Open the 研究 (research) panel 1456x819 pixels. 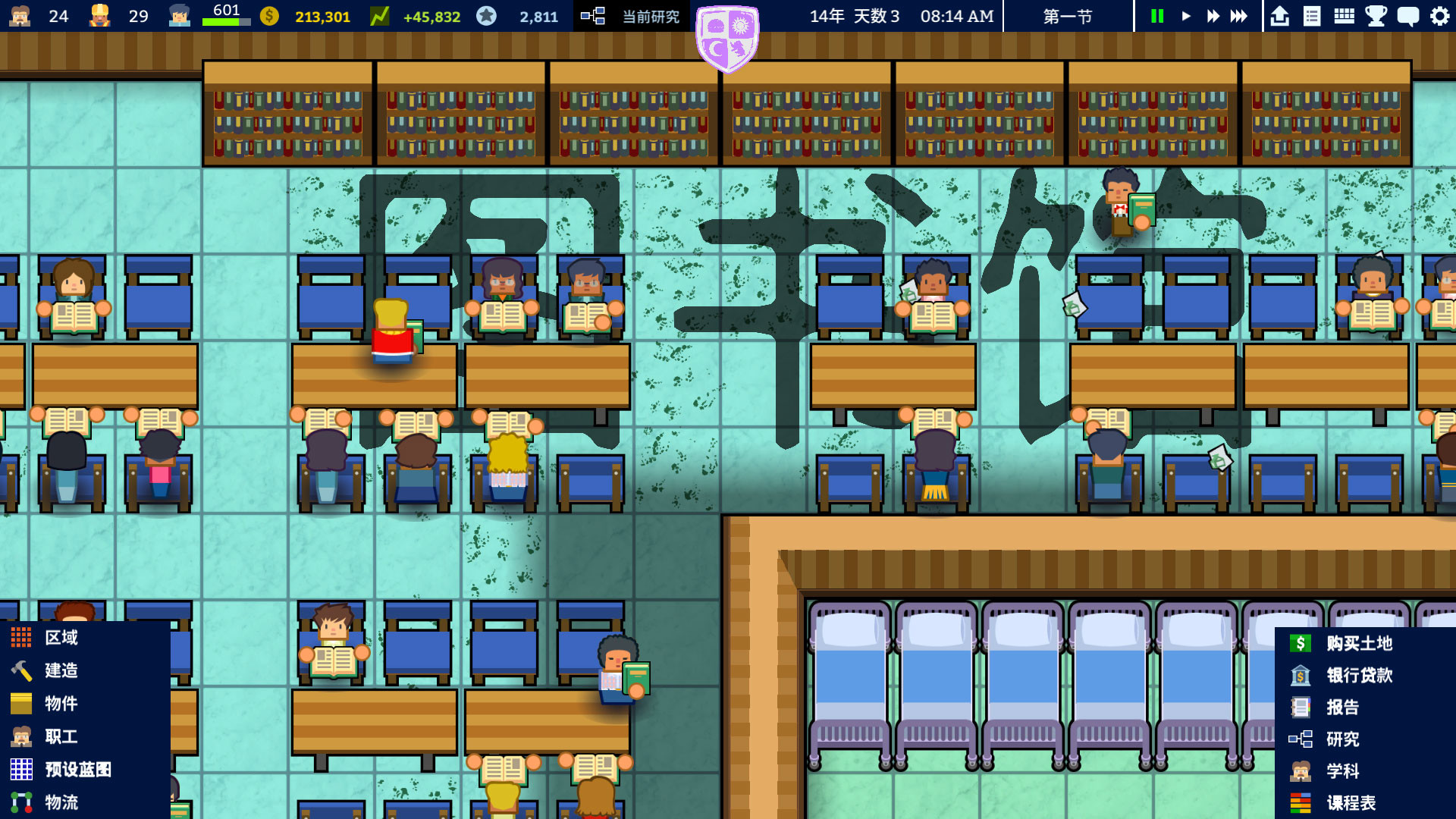coord(1344,739)
